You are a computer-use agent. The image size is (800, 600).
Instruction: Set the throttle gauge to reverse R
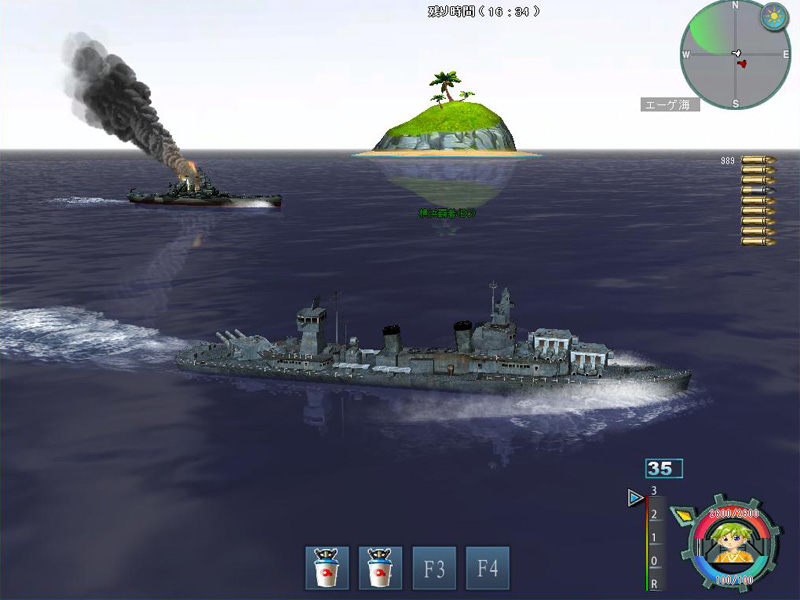coord(654,583)
